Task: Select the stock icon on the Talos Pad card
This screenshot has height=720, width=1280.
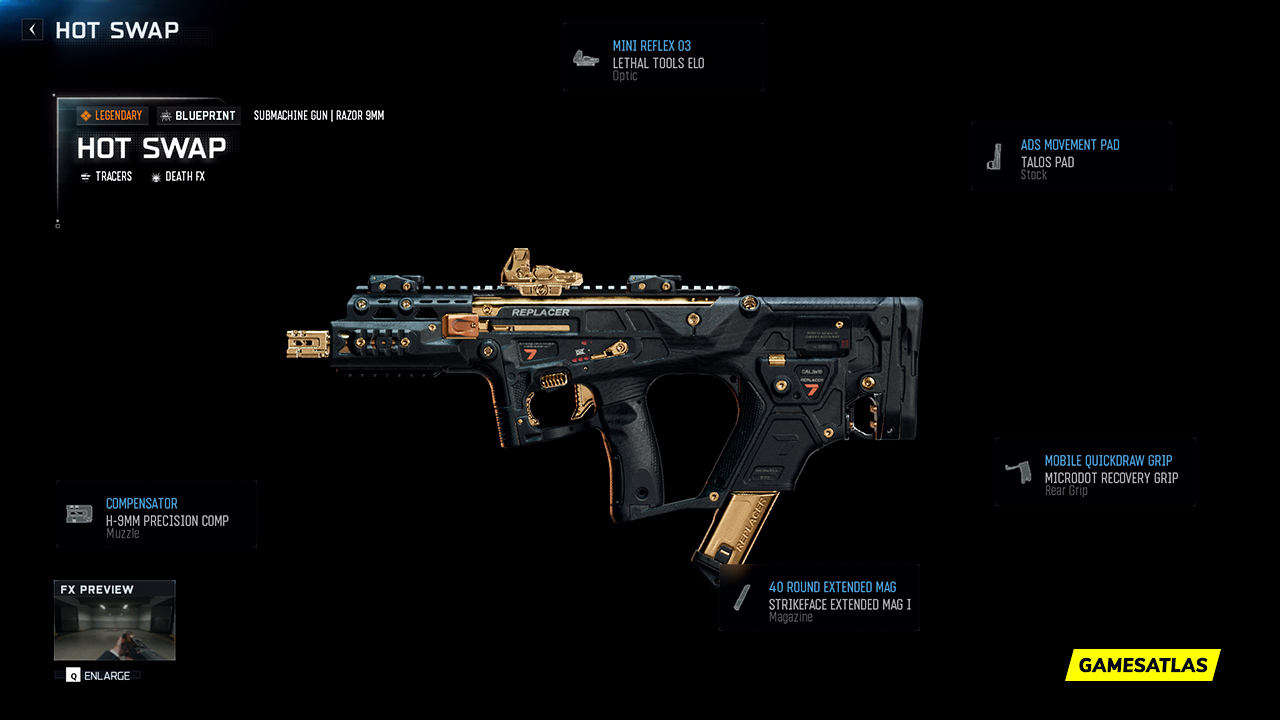Action: point(995,157)
